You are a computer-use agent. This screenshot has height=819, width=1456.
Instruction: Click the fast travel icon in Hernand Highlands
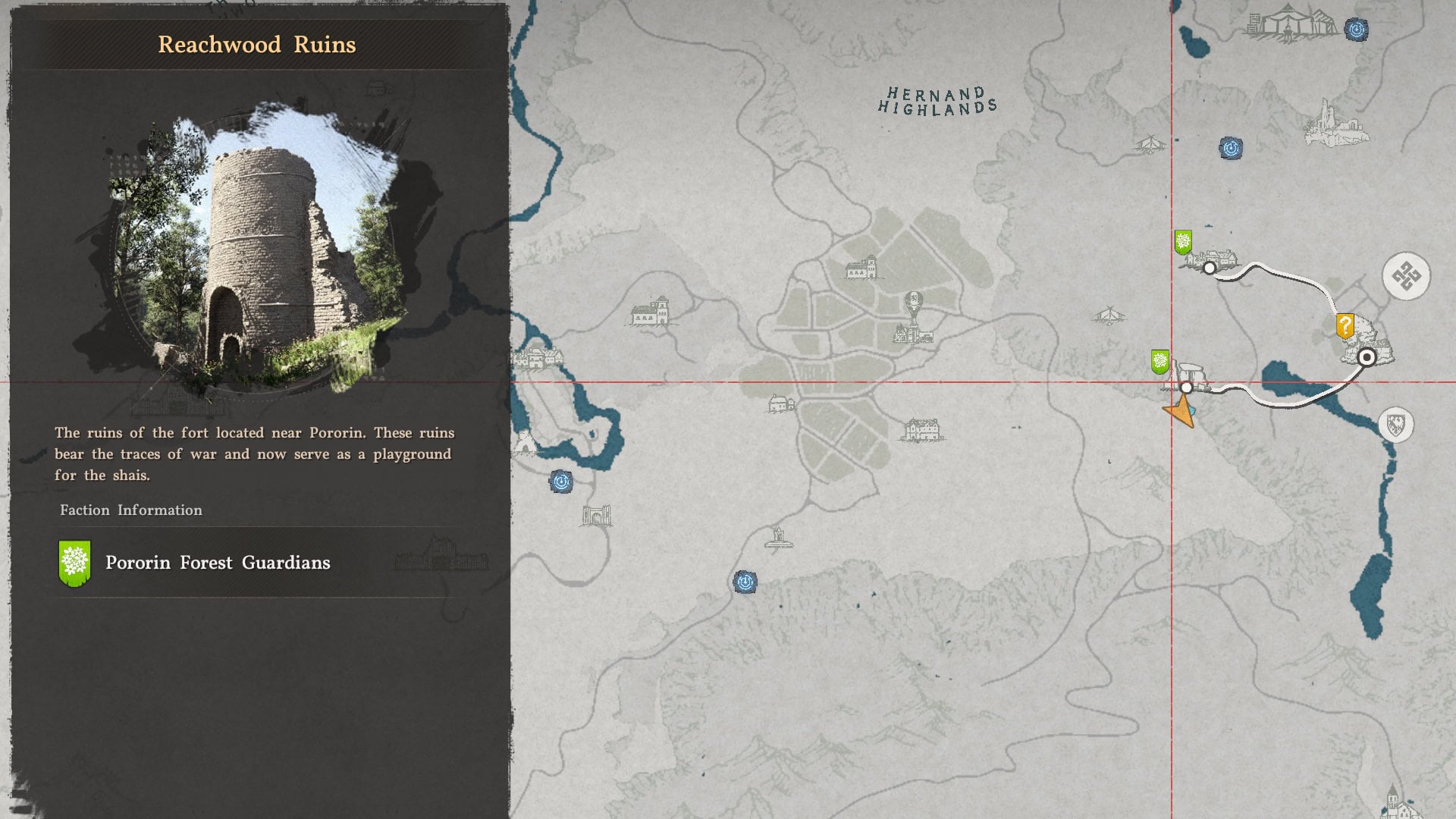pos(1230,148)
